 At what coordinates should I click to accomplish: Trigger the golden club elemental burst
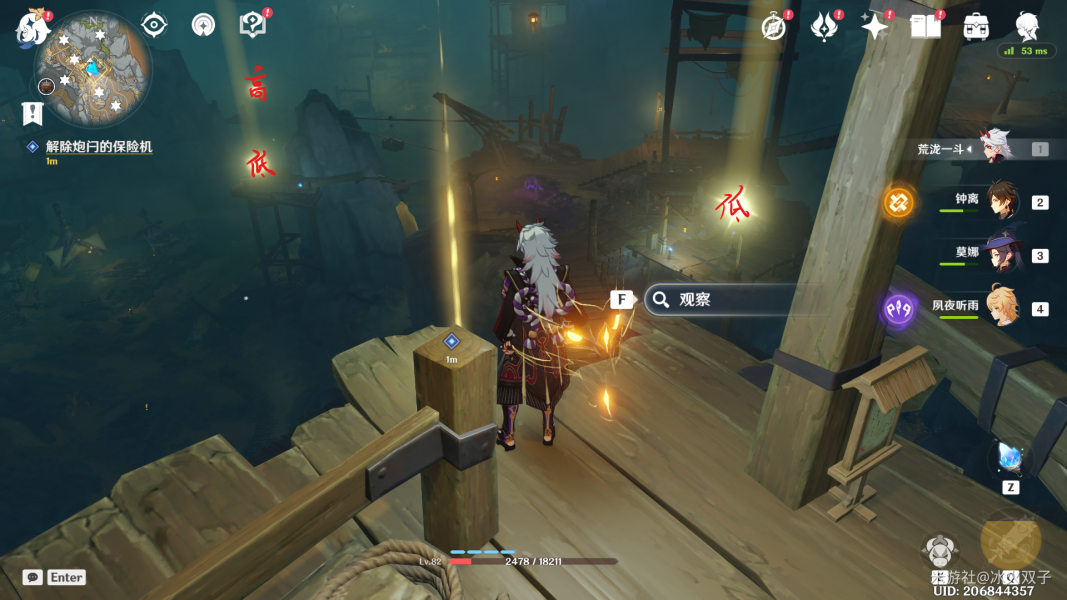pos(1010,541)
